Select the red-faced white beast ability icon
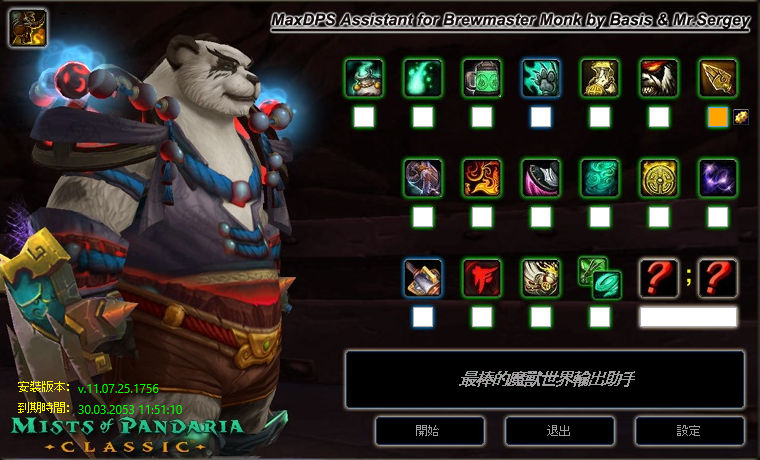Image resolution: width=760 pixels, height=460 pixels. [x=658, y=77]
